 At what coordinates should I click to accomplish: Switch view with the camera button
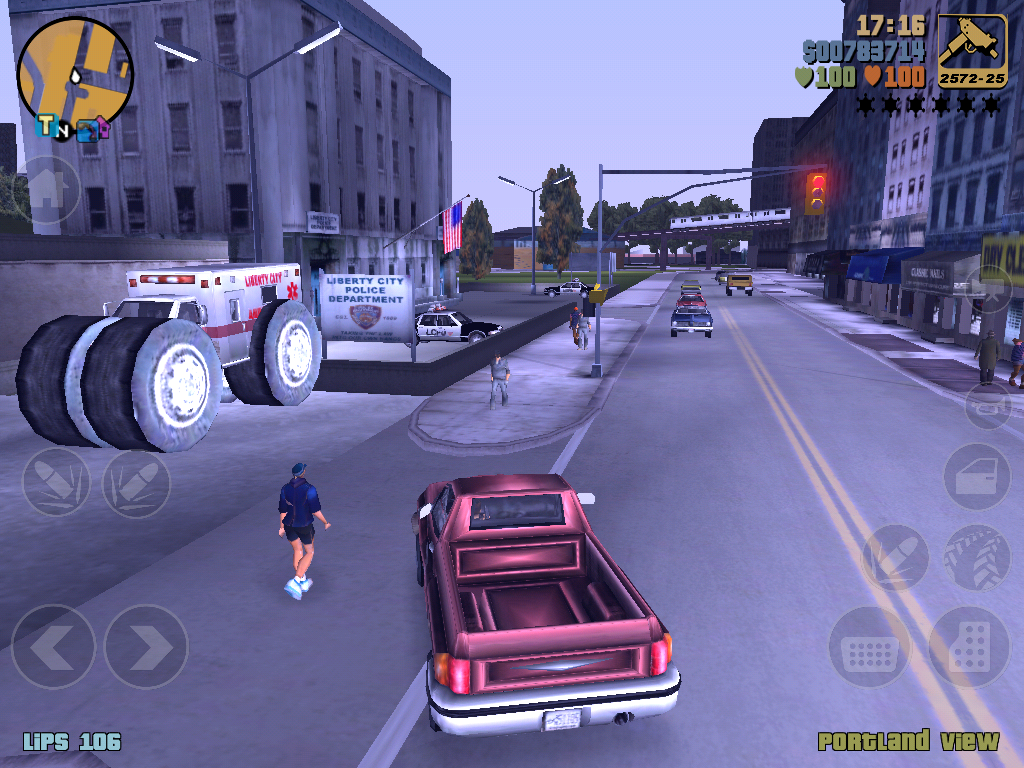tap(990, 290)
